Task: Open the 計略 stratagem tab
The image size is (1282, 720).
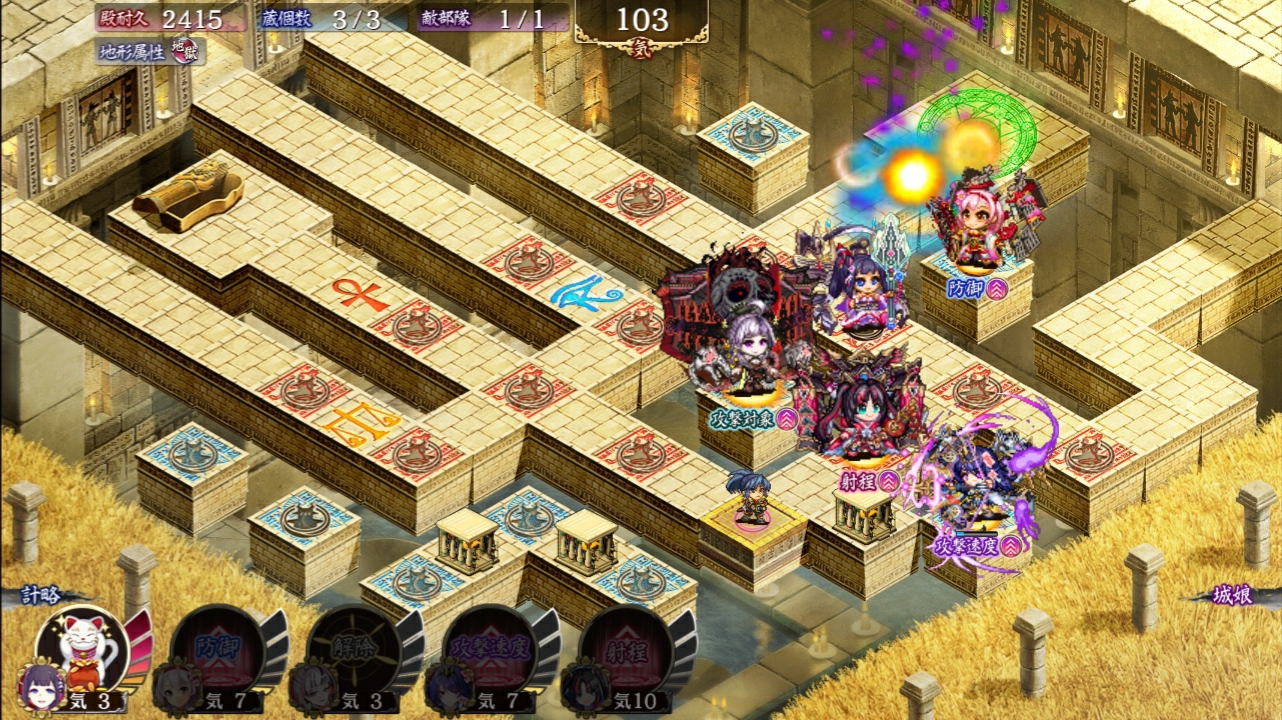Action: pyautogui.click(x=47, y=596)
